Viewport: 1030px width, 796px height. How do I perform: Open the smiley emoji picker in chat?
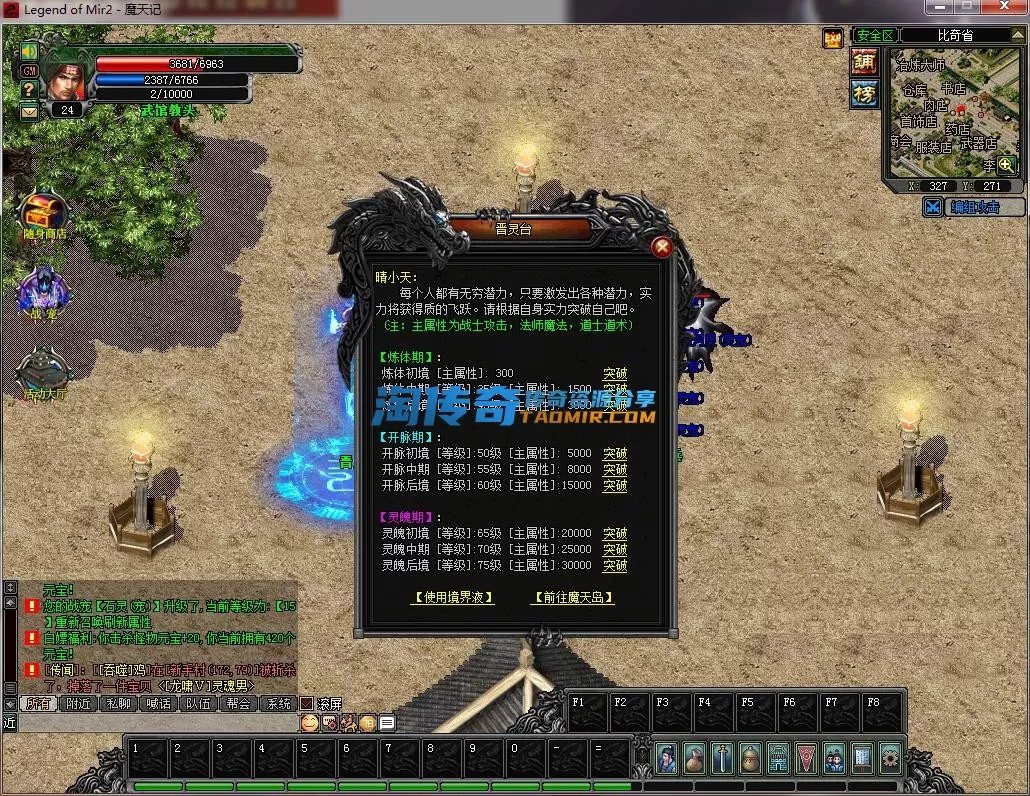tap(309, 722)
